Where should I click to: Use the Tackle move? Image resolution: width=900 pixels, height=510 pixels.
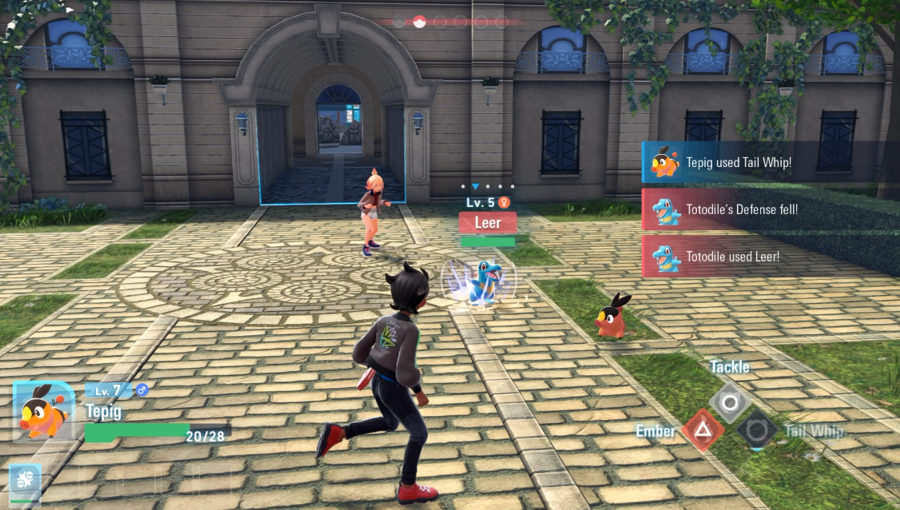coord(730,403)
